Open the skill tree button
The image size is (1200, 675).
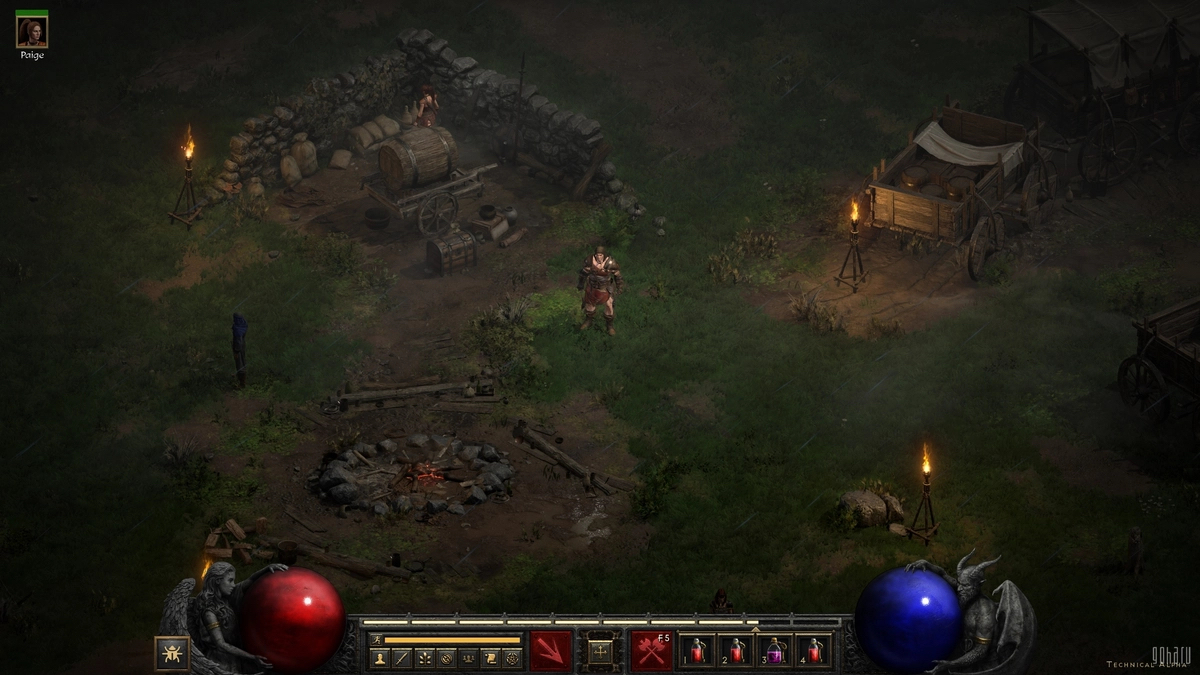(x=424, y=658)
